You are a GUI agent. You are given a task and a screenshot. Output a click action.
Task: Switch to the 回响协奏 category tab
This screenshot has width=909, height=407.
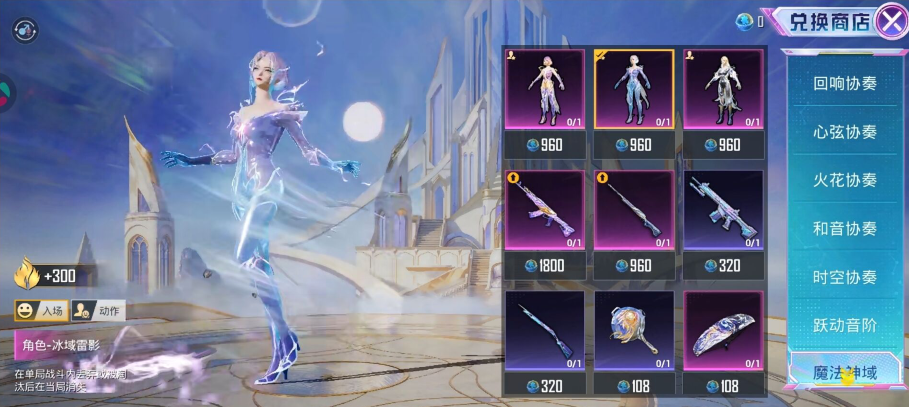pos(844,84)
